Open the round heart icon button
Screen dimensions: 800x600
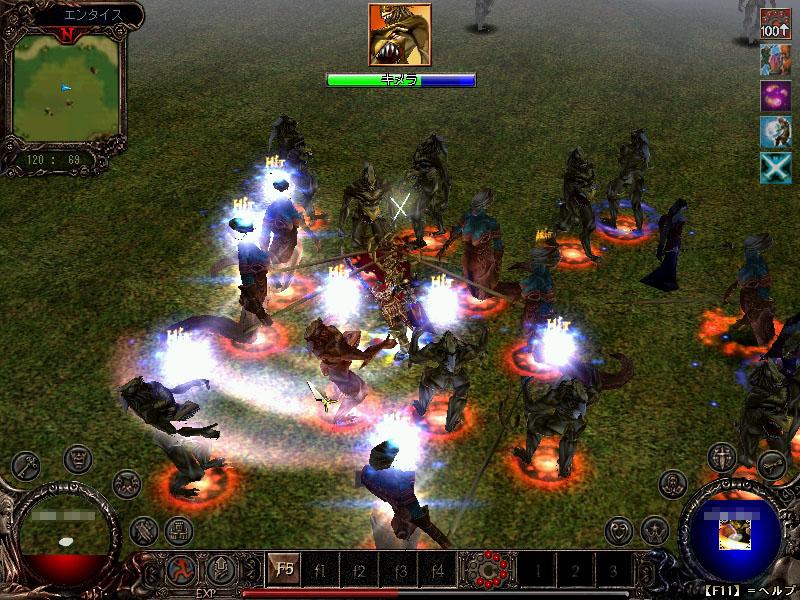point(620,529)
